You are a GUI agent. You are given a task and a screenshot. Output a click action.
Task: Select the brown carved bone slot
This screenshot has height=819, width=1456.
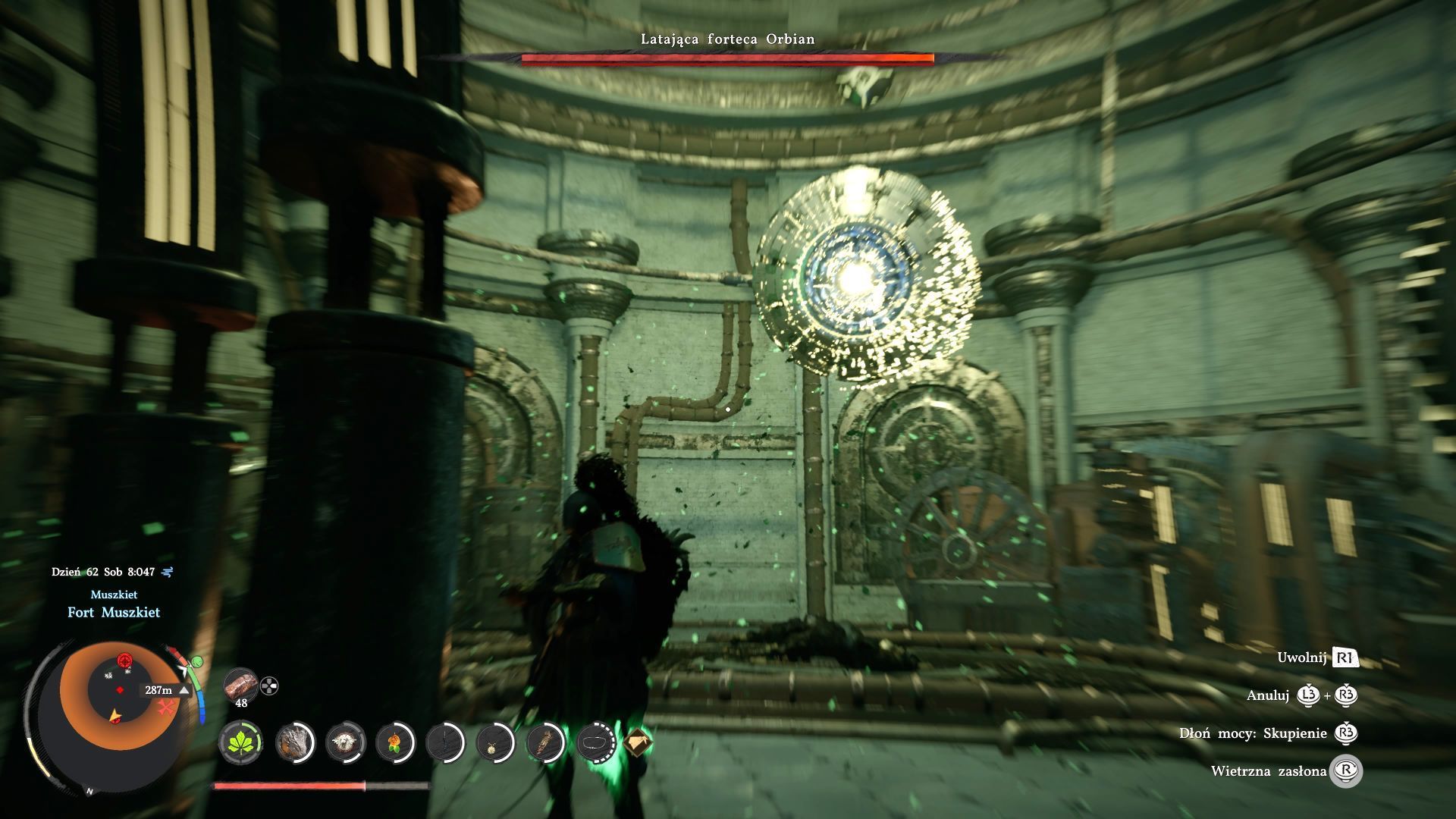[545, 741]
